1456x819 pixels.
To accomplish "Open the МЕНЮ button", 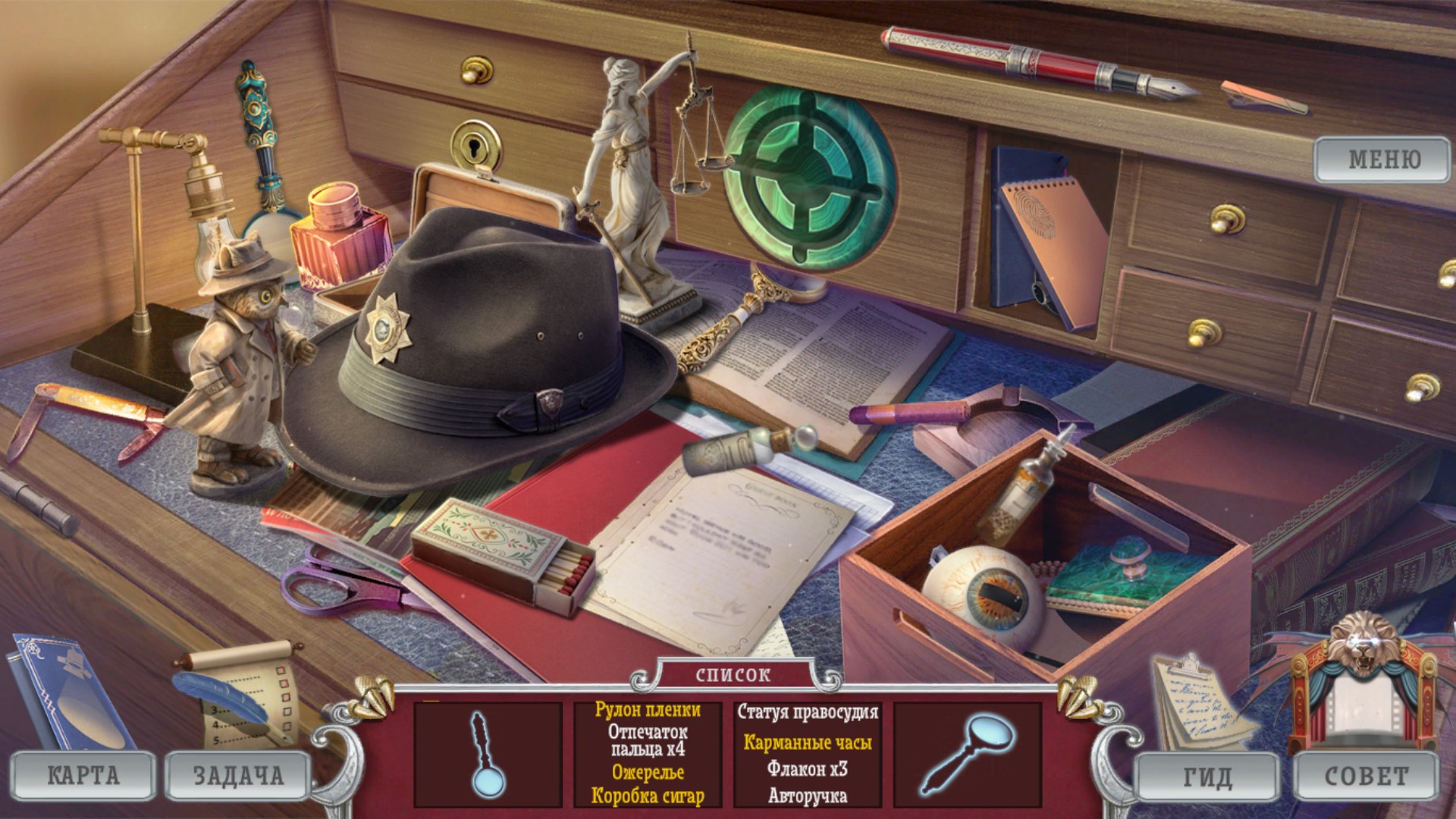I will pos(1382,159).
